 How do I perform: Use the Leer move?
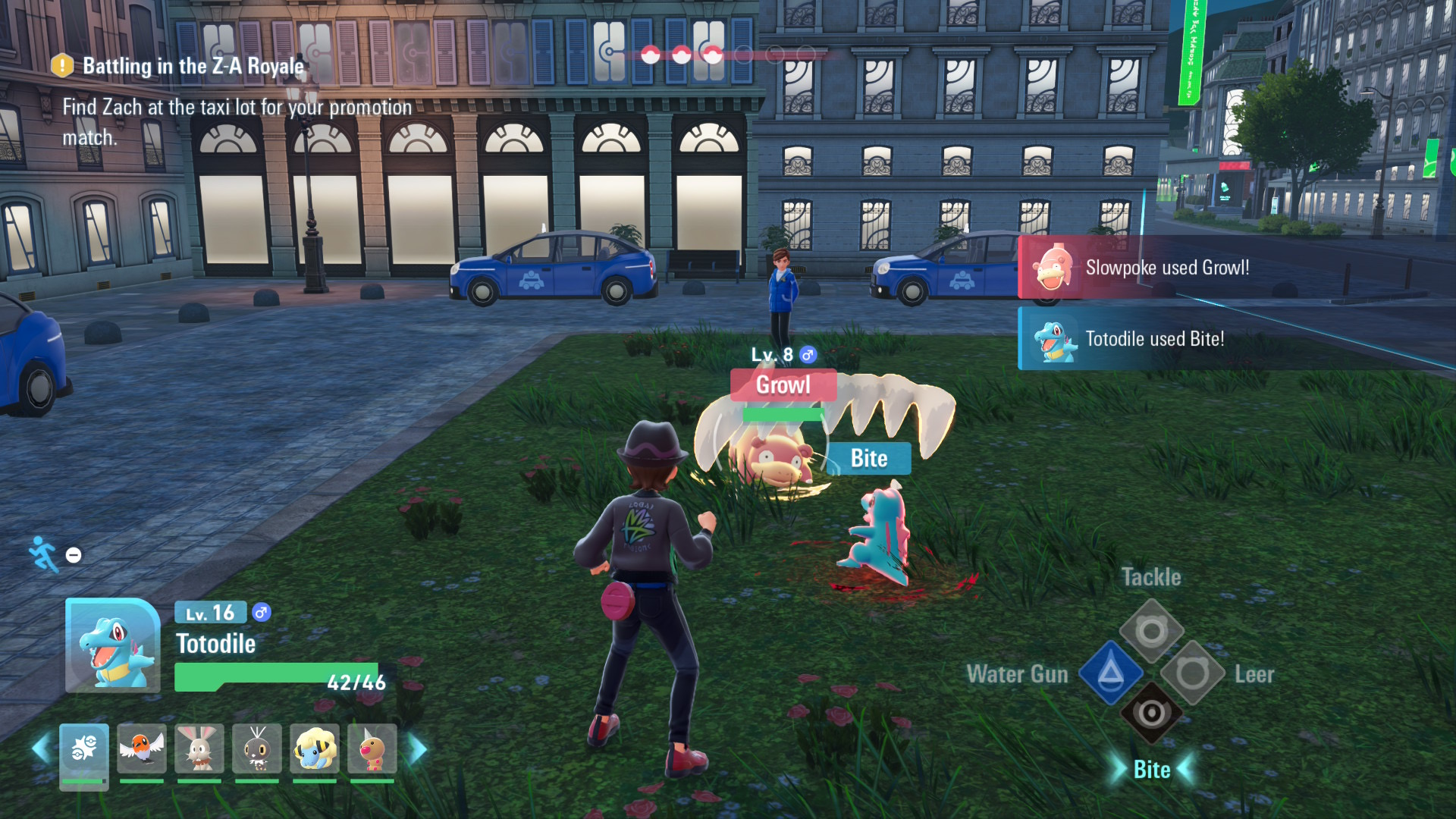click(1192, 673)
